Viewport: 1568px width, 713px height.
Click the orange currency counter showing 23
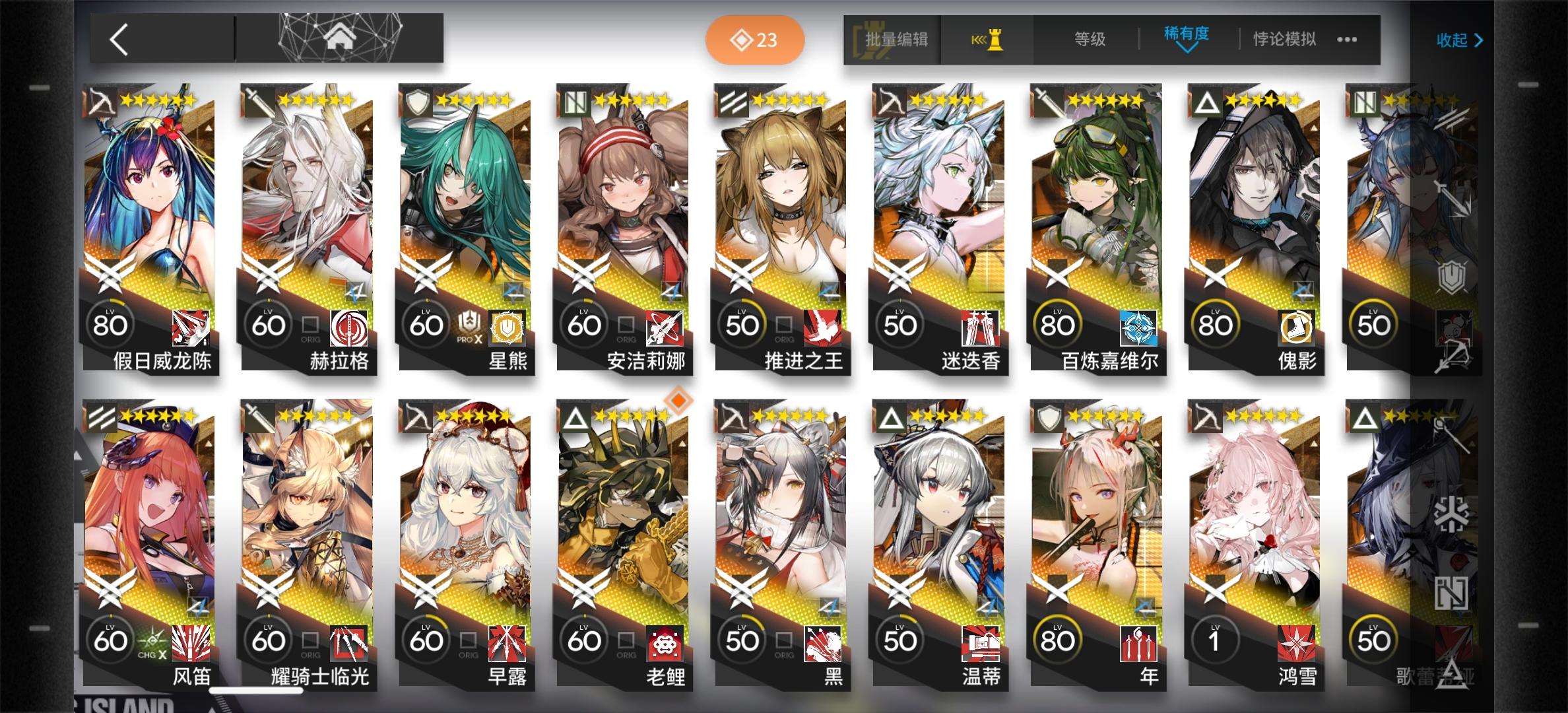click(x=754, y=40)
